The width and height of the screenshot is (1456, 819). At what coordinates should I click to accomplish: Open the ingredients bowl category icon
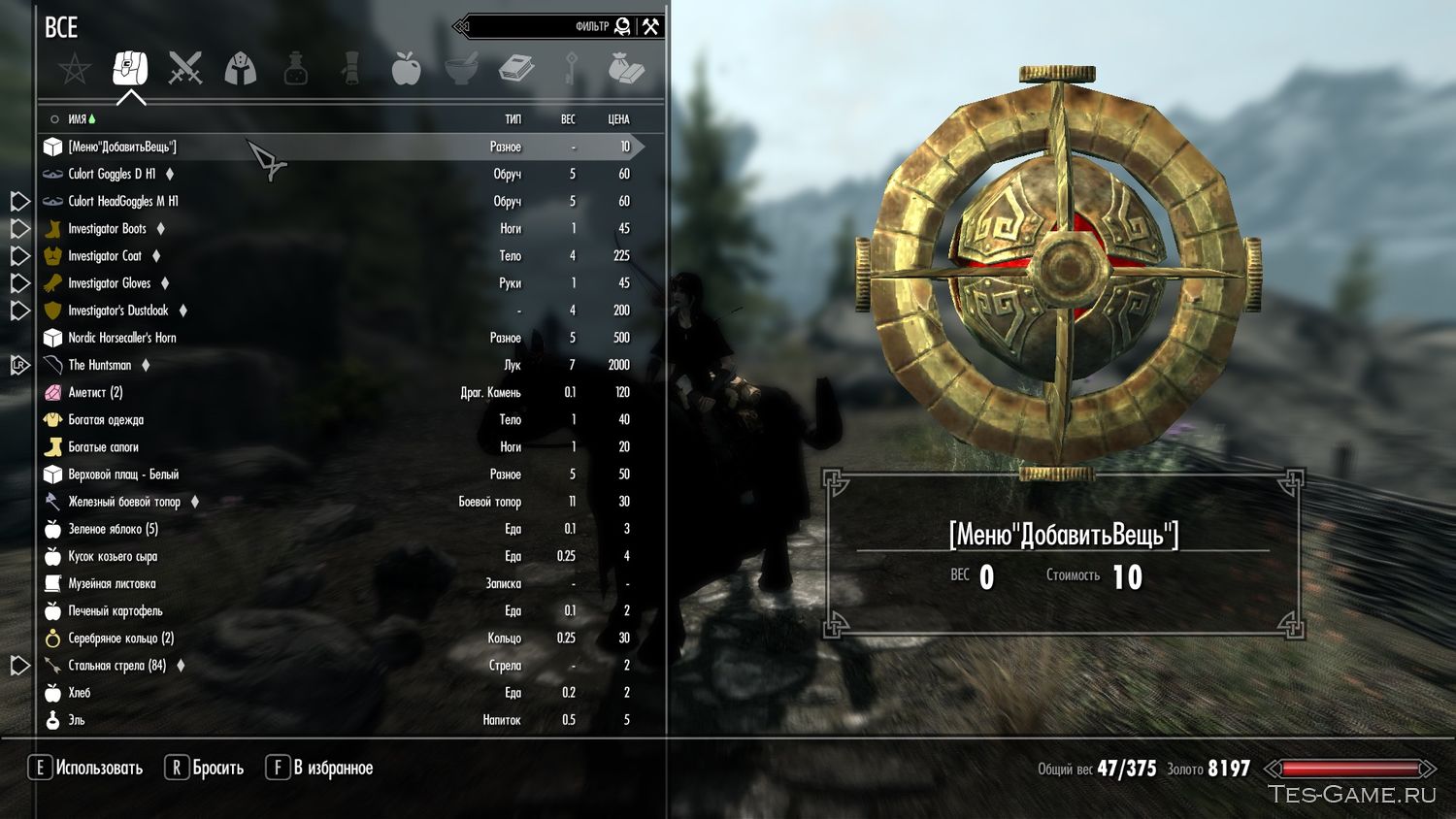tap(461, 68)
